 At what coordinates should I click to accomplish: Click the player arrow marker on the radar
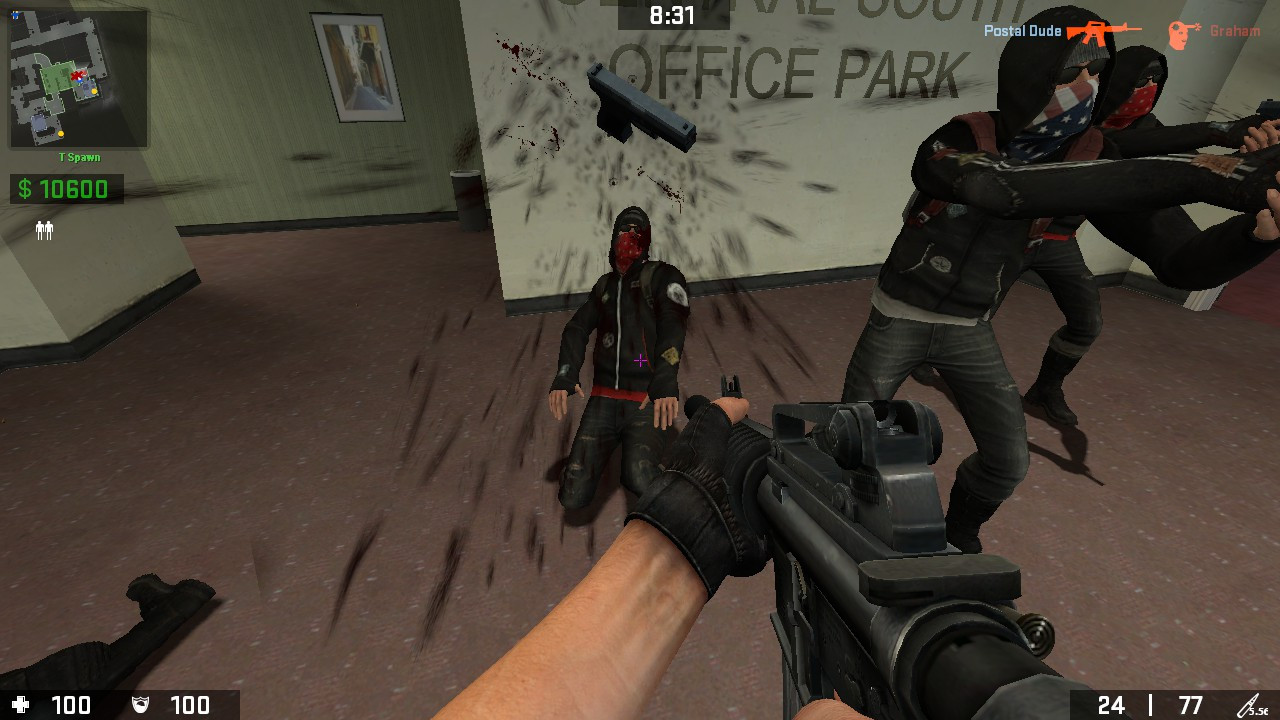[x=78, y=79]
